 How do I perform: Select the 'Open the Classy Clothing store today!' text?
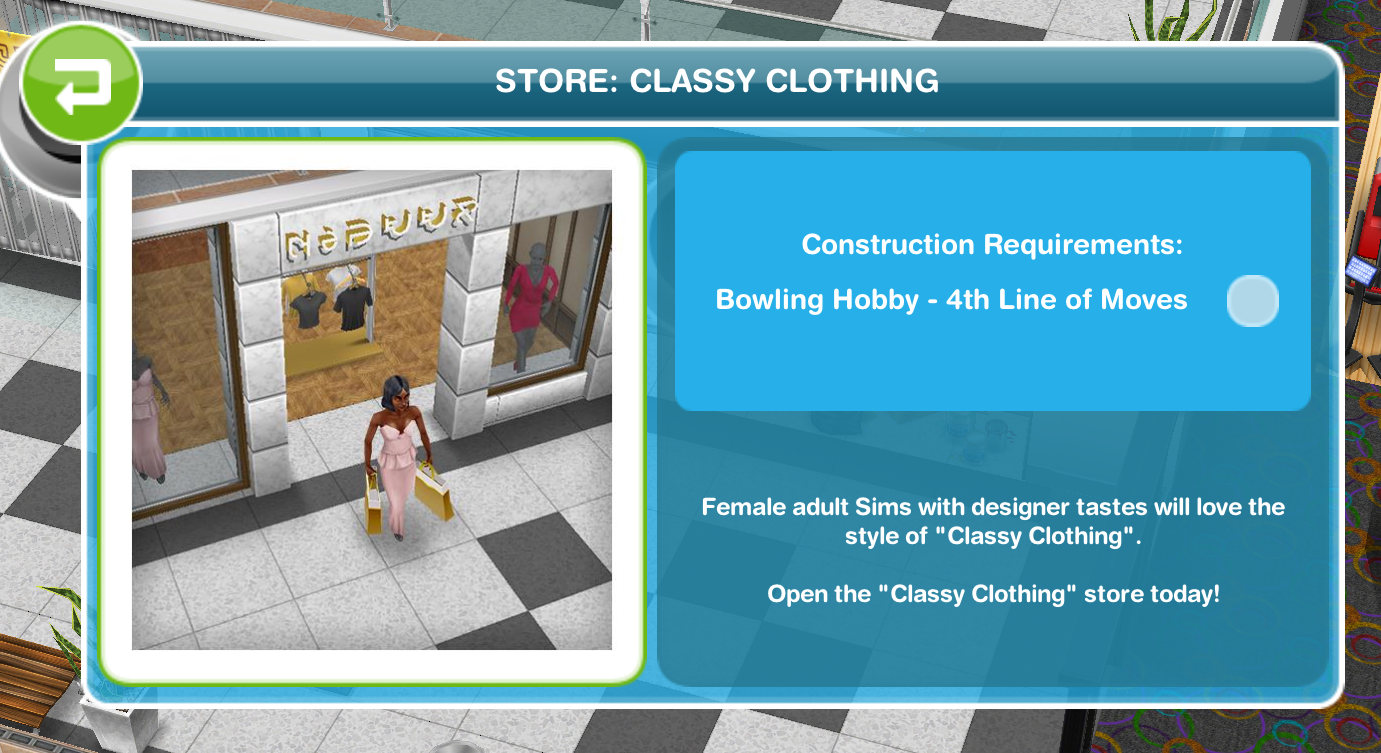[992, 593]
